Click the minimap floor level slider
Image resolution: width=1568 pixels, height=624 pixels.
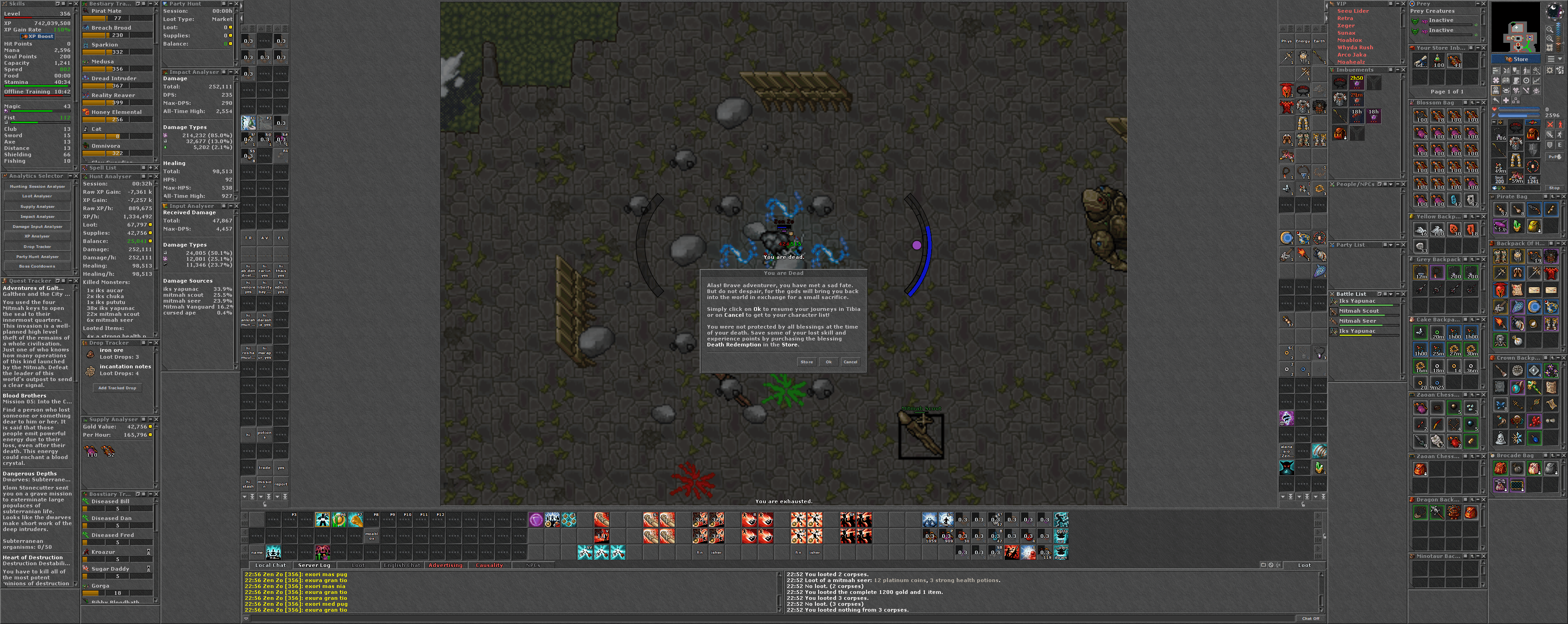tap(1563, 43)
